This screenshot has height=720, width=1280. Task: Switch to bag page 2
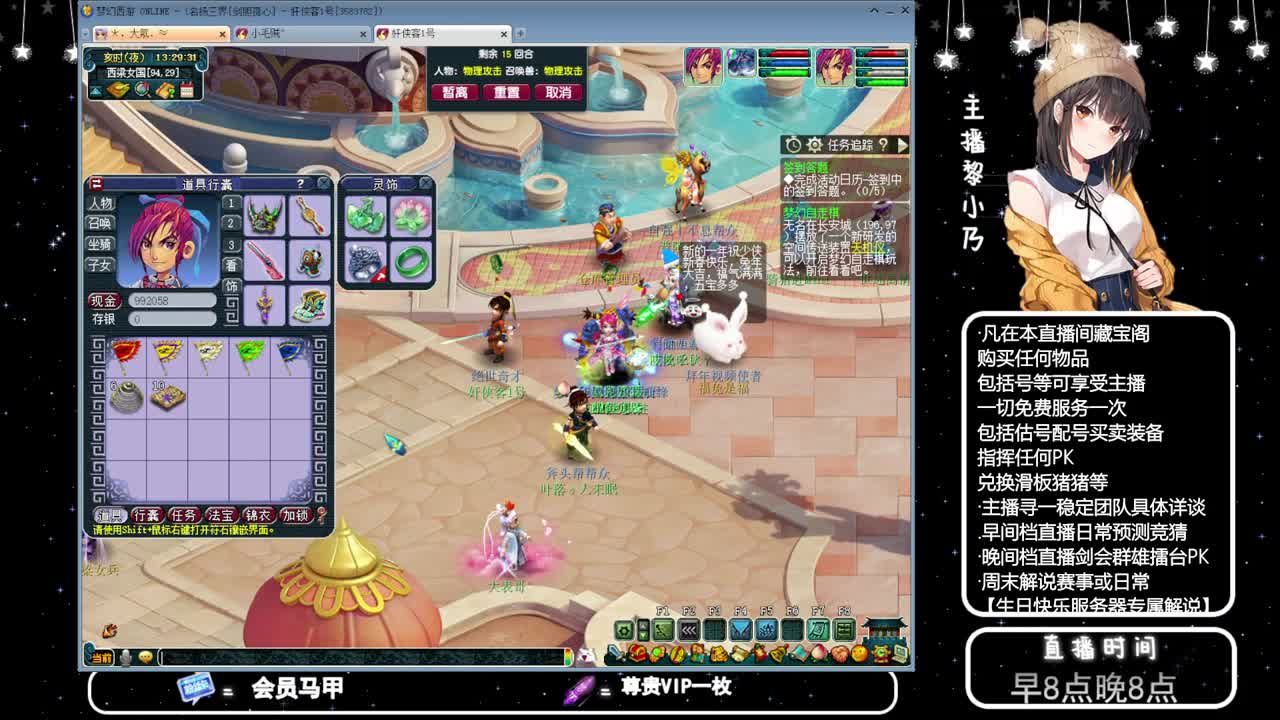[230, 222]
